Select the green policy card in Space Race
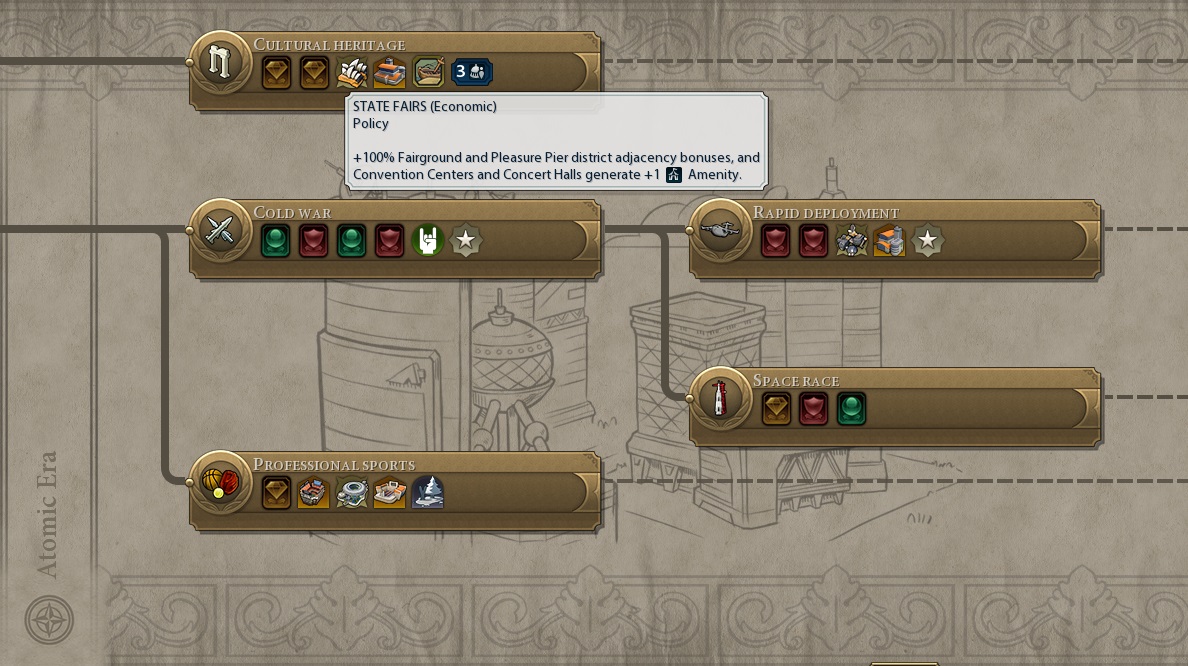This screenshot has width=1188, height=666. pos(851,408)
